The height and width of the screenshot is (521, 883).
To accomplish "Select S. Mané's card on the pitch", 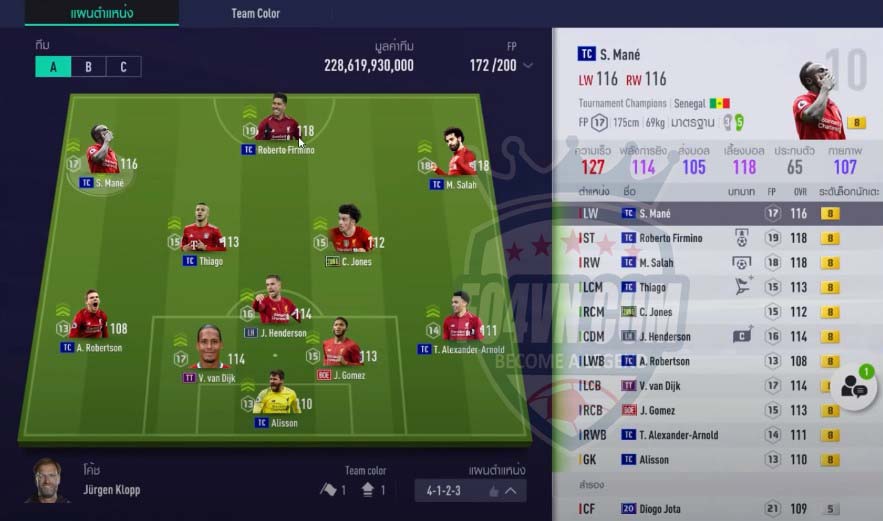I will click(102, 158).
